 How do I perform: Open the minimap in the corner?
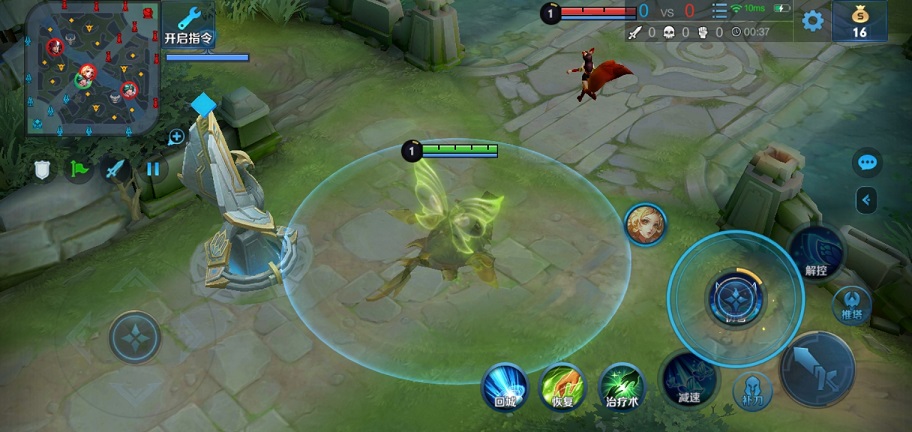click(x=93, y=68)
